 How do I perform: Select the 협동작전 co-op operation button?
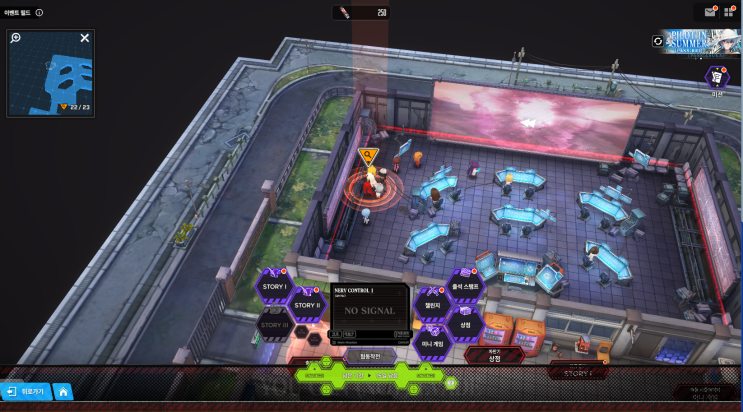(369, 354)
